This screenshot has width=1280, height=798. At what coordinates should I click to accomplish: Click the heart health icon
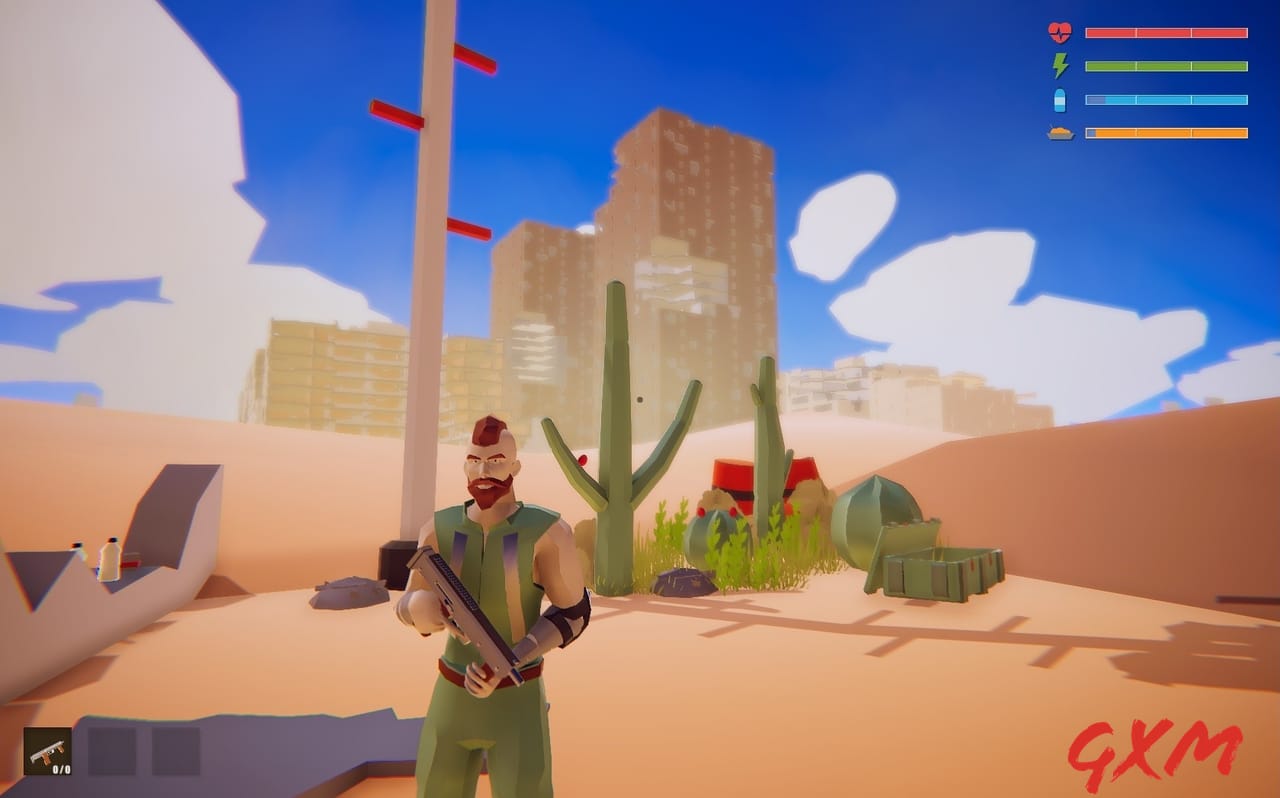[1061, 31]
